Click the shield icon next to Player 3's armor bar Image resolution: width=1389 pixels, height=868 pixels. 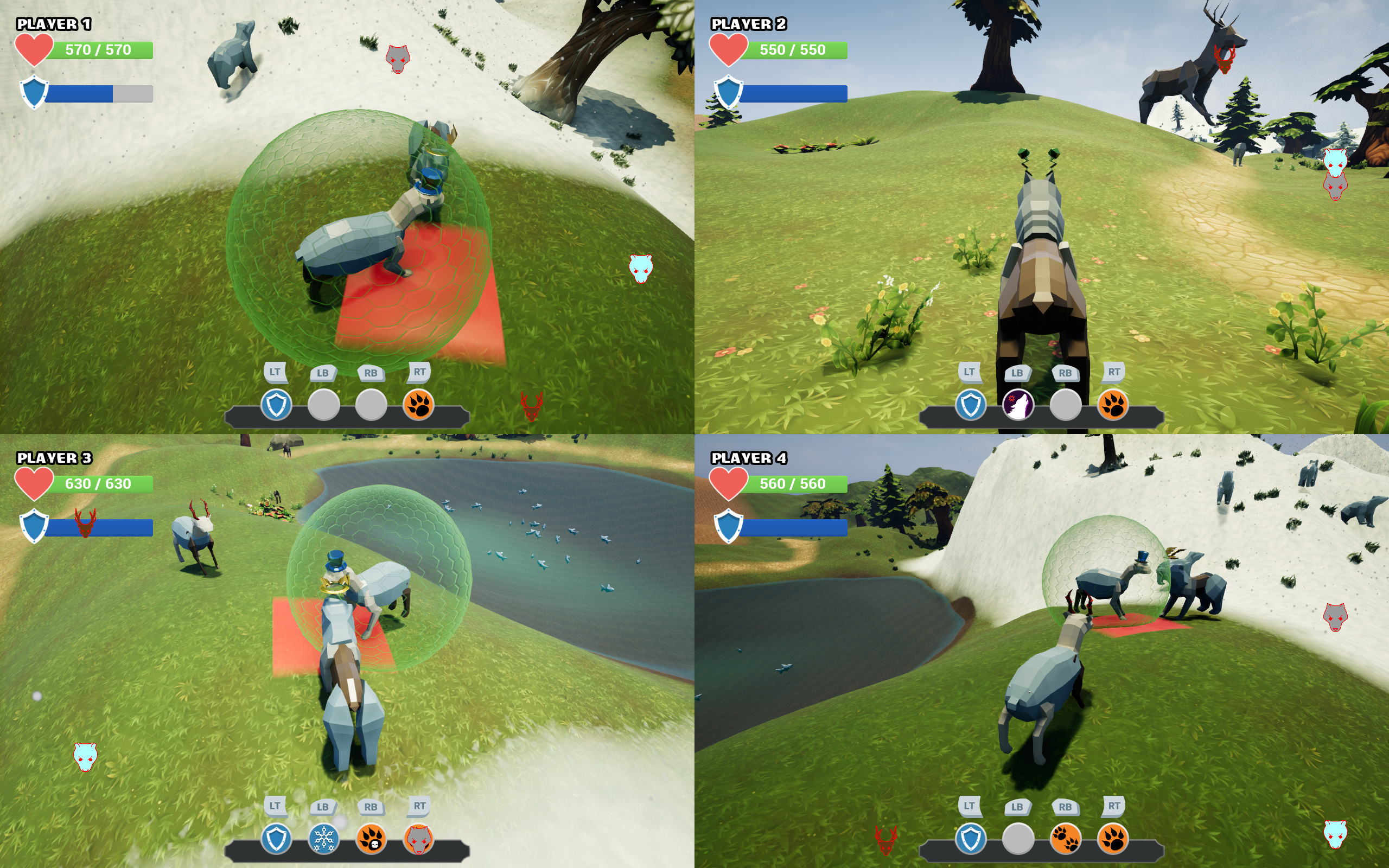(34, 522)
